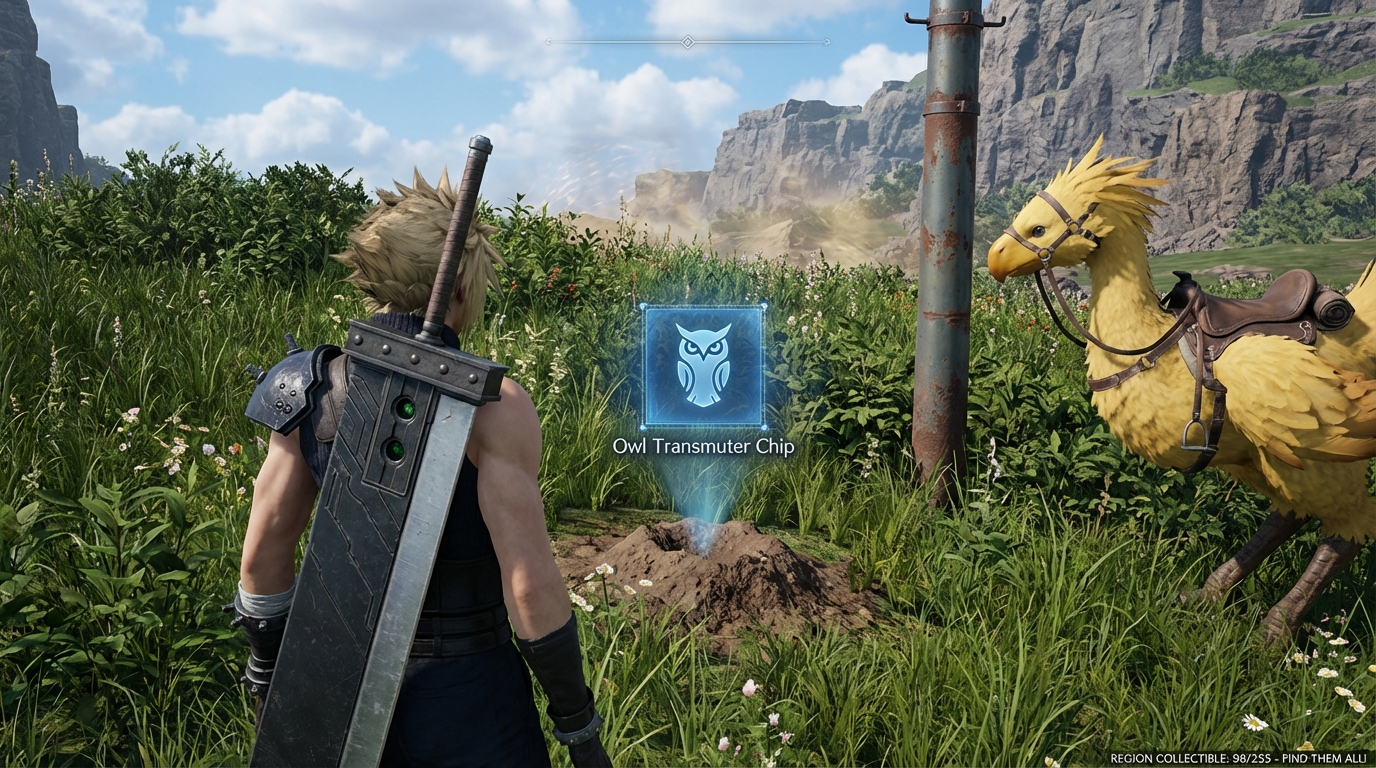Click along the horizontal compass track
The image size is (1376, 768).
click(x=620, y=42)
